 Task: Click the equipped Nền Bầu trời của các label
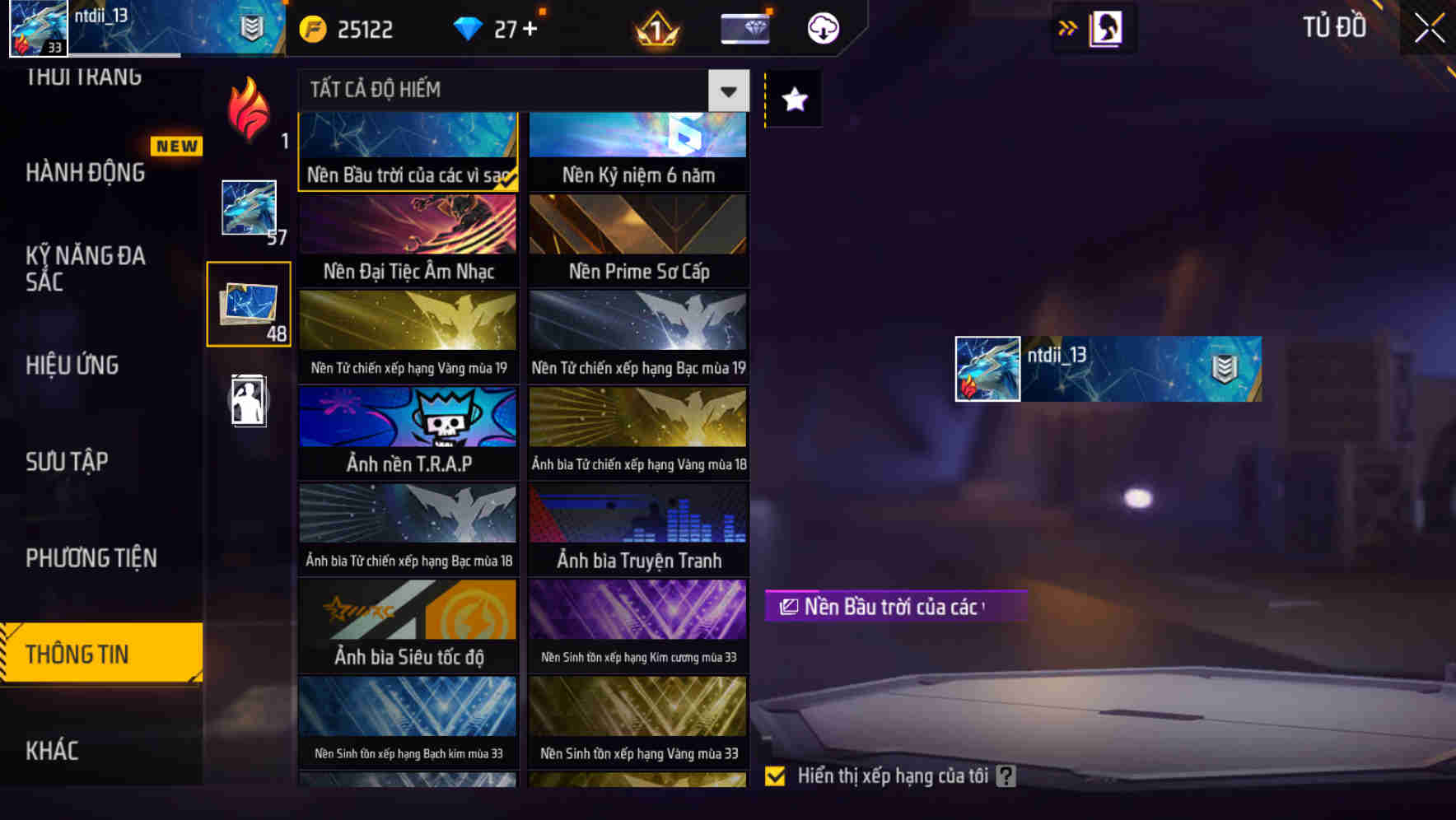pyautogui.click(x=895, y=607)
